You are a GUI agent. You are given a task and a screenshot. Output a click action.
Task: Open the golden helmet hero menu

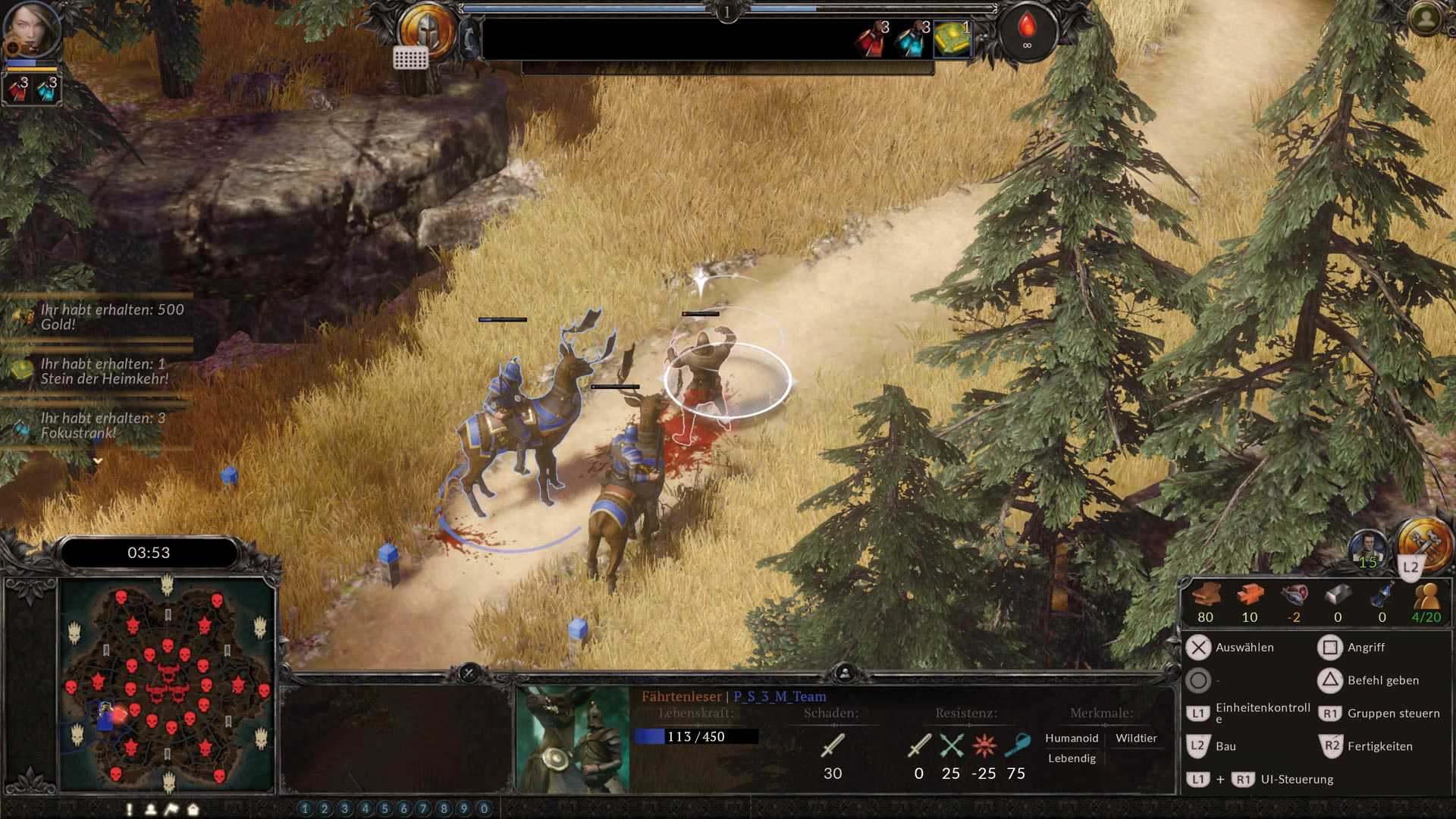(x=427, y=30)
